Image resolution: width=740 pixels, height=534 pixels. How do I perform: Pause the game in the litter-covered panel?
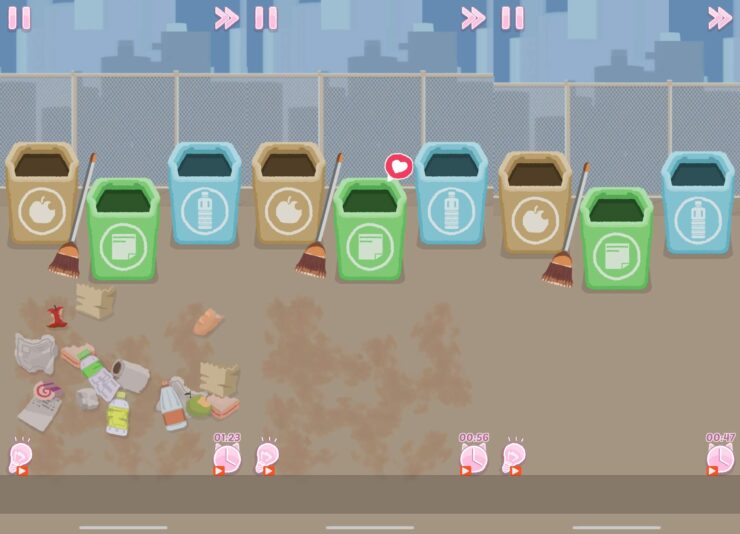19,18
